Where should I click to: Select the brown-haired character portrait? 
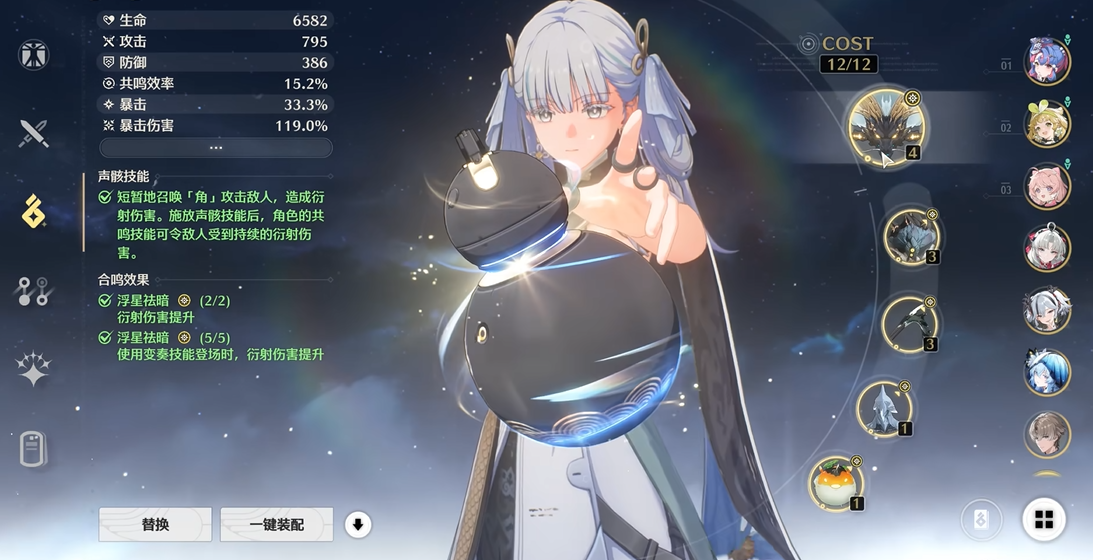[1047, 435]
